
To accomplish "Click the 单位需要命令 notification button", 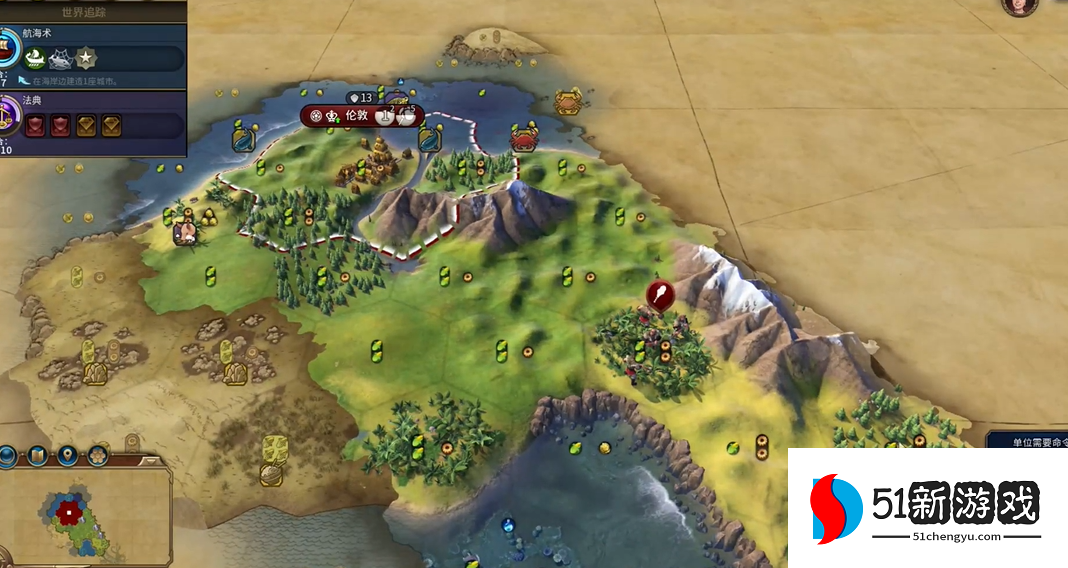I will point(1027,441).
